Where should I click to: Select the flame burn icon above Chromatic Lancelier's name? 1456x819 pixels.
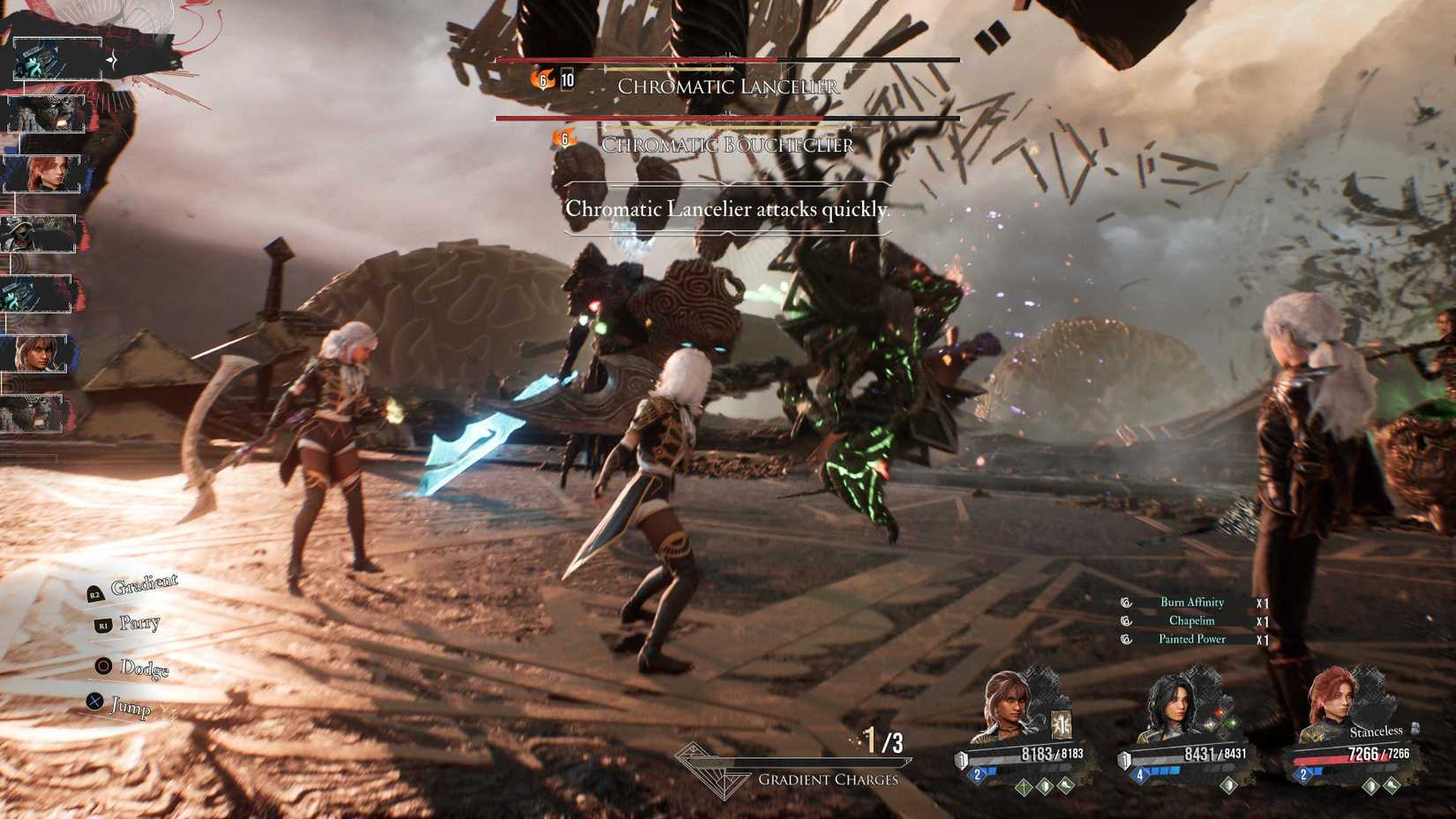pyautogui.click(x=542, y=79)
